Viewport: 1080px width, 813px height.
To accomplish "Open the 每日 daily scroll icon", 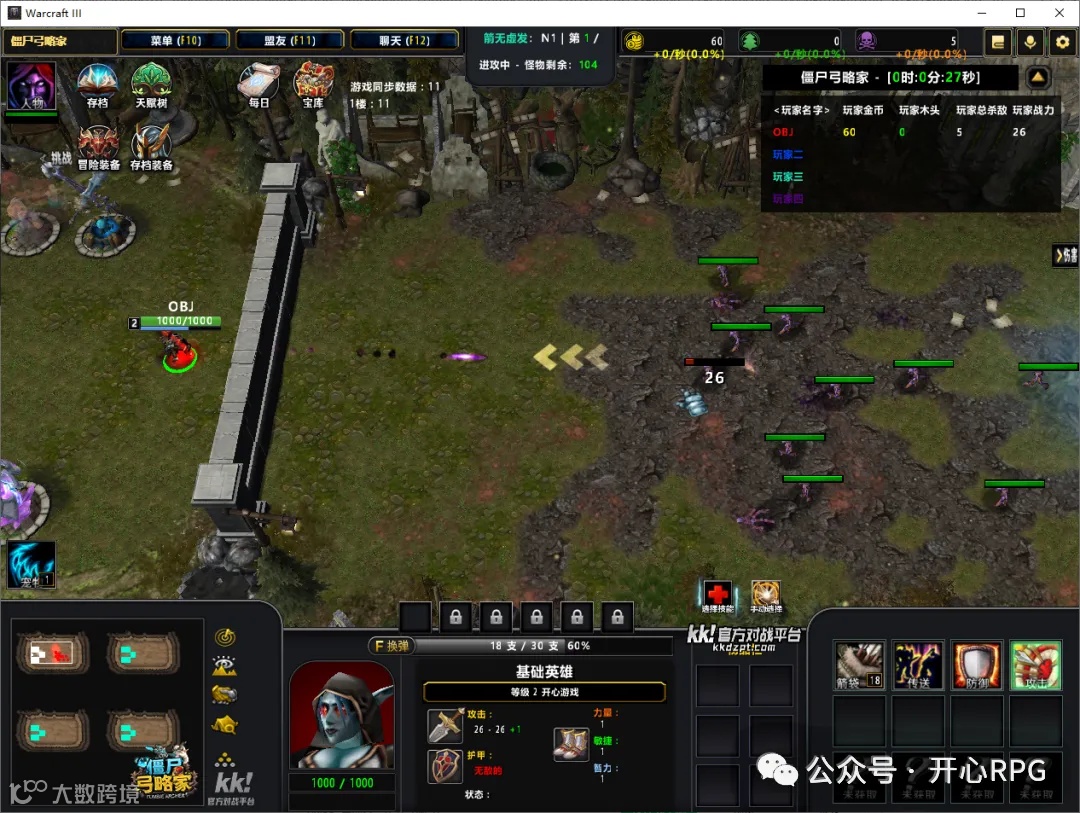I will [259, 84].
